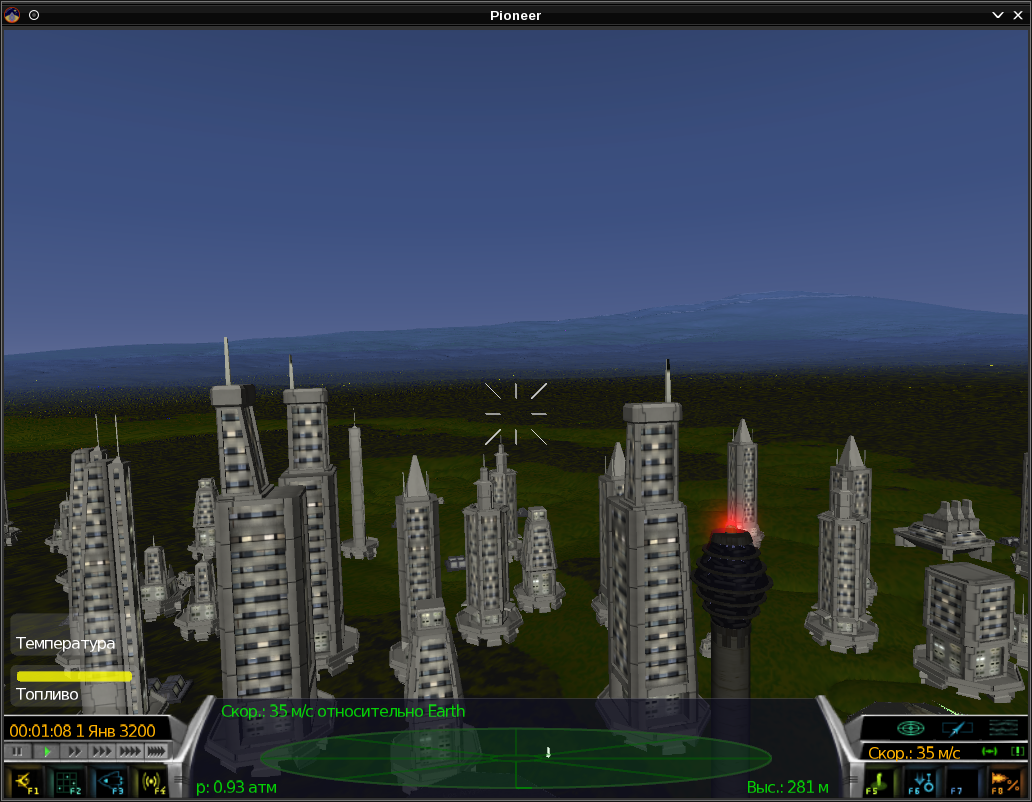Image resolution: width=1032 pixels, height=802 pixels.
Task: Close the Pioneer window
Action: pos(1018,15)
